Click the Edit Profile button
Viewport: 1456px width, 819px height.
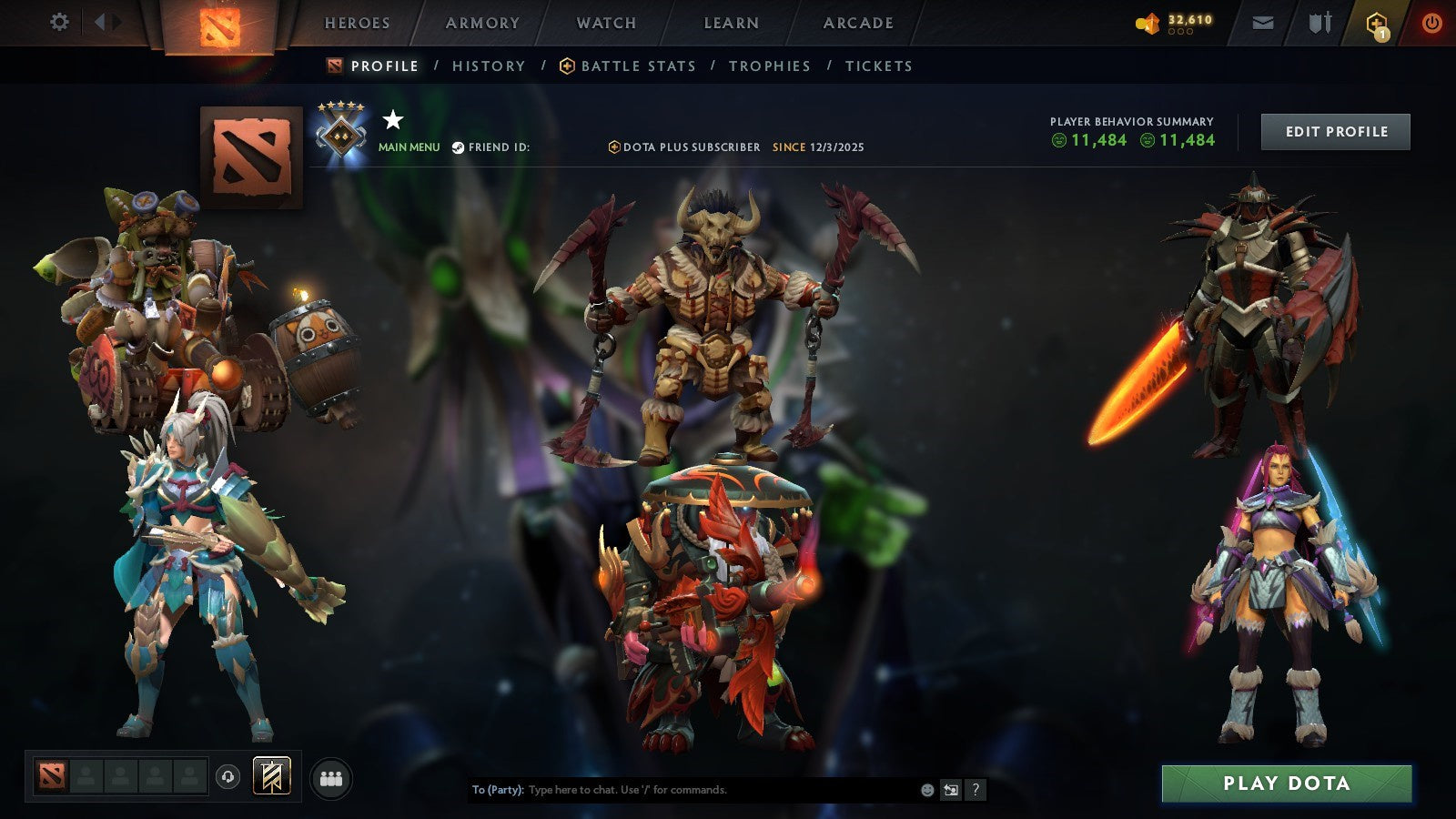click(1335, 131)
